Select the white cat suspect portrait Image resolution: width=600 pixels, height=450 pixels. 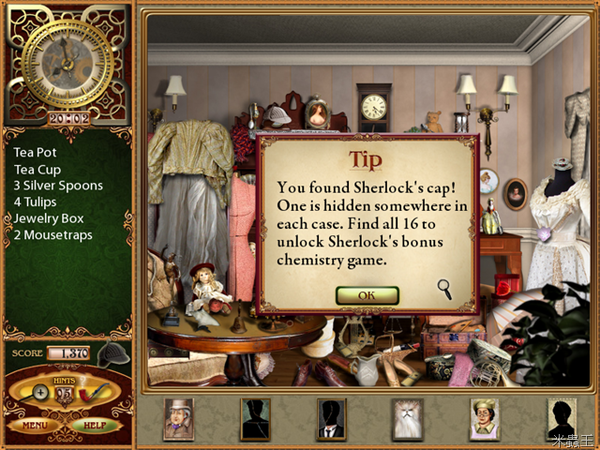[x=408, y=419]
